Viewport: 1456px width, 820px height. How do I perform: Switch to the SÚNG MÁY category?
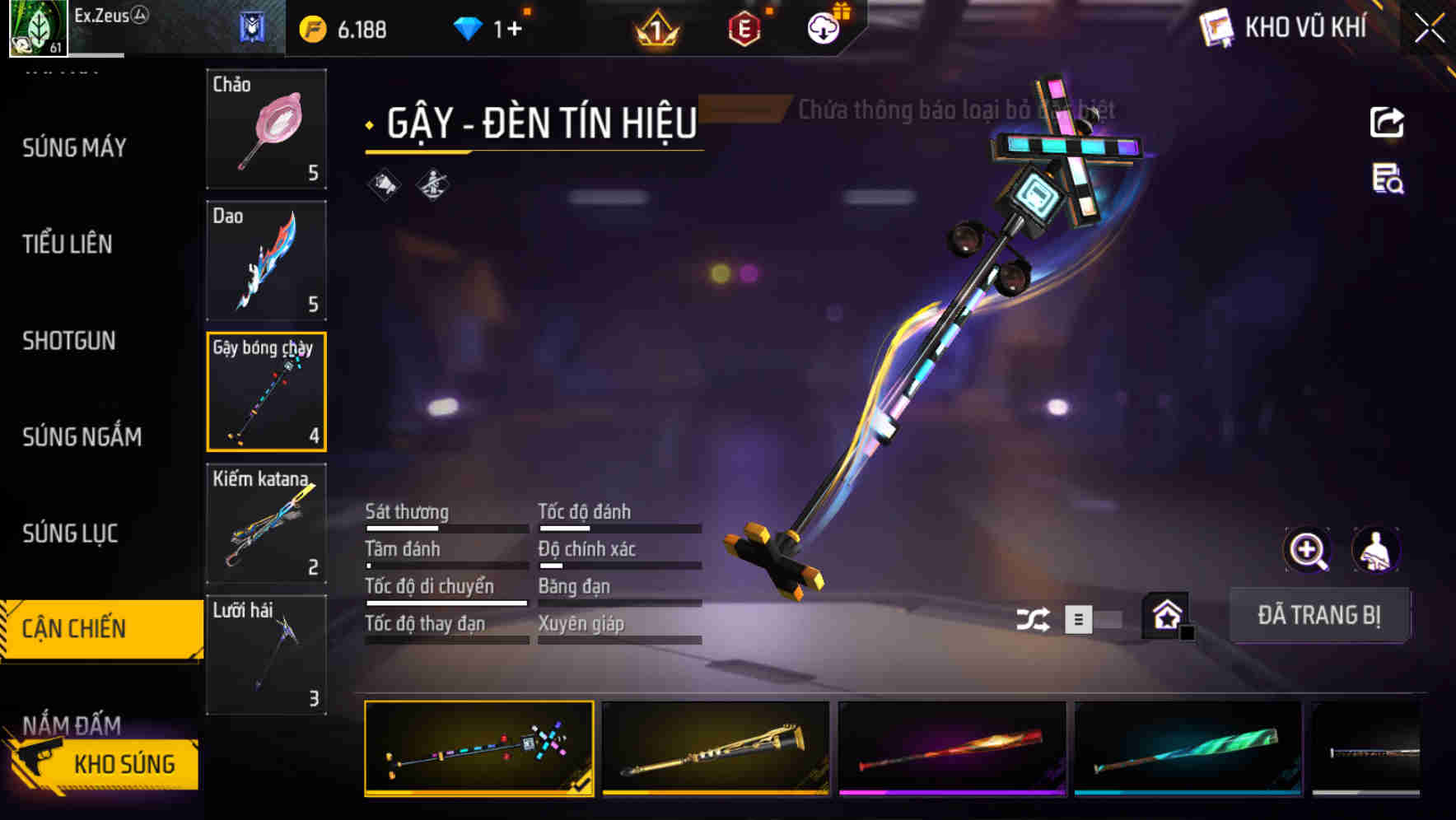74,148
